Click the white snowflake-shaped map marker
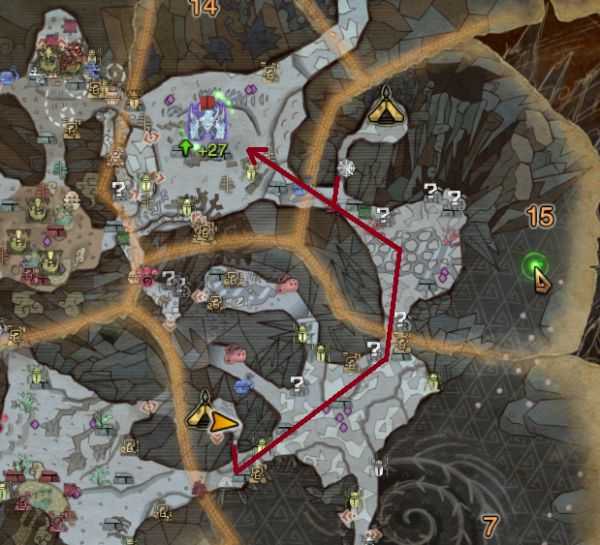600x545 pixels. [x=347, y=167]
